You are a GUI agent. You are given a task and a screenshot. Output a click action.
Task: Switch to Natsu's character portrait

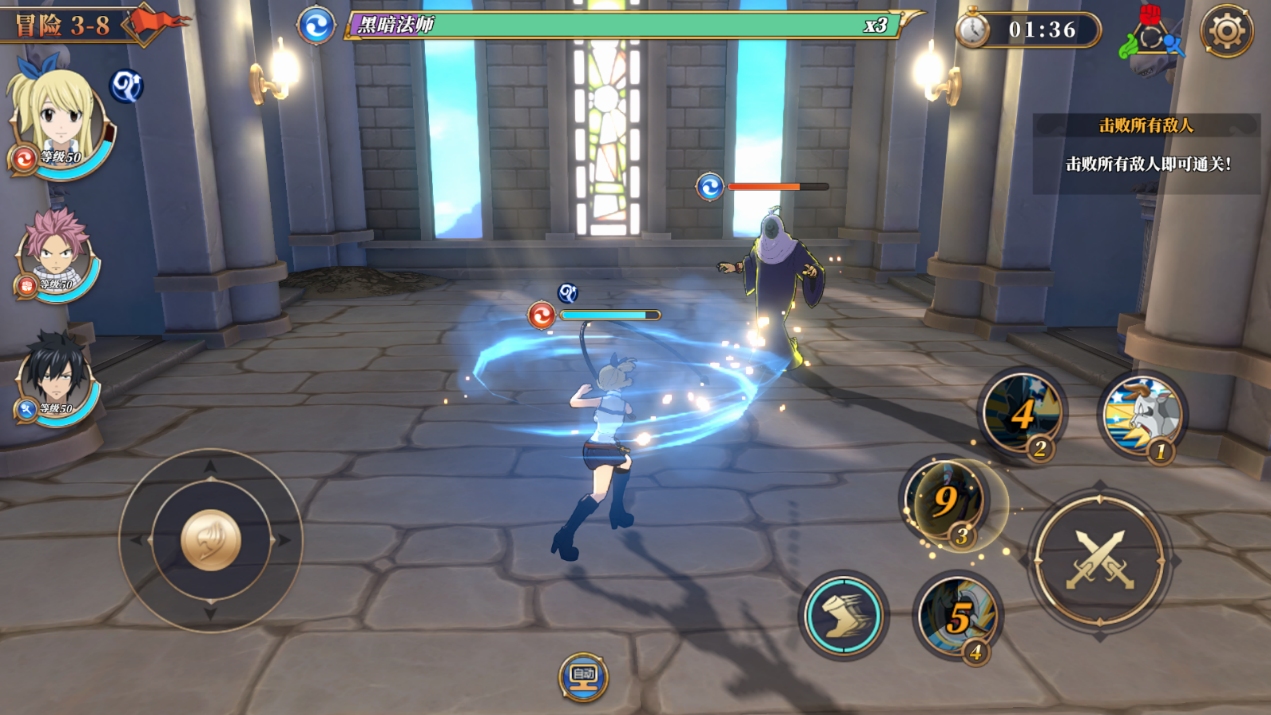click(x=57, y=255)
